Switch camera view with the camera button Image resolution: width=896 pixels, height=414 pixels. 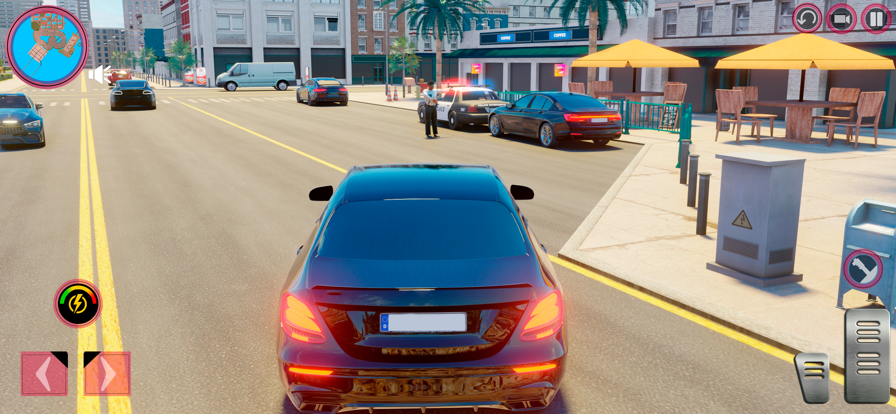tap(841, 18)
